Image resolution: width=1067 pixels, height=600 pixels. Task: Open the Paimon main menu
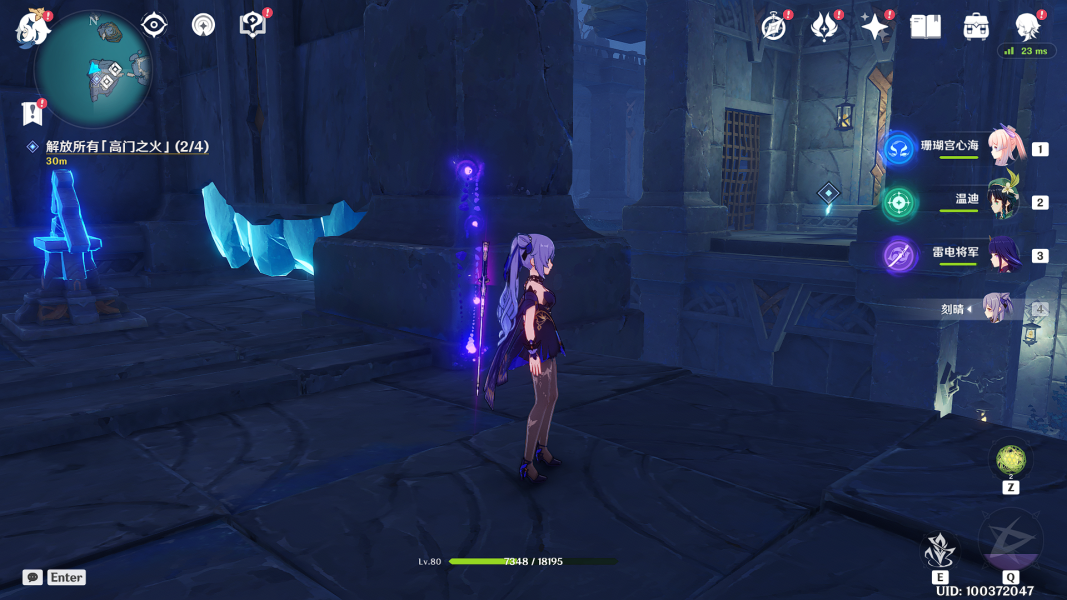click(32, 28)
